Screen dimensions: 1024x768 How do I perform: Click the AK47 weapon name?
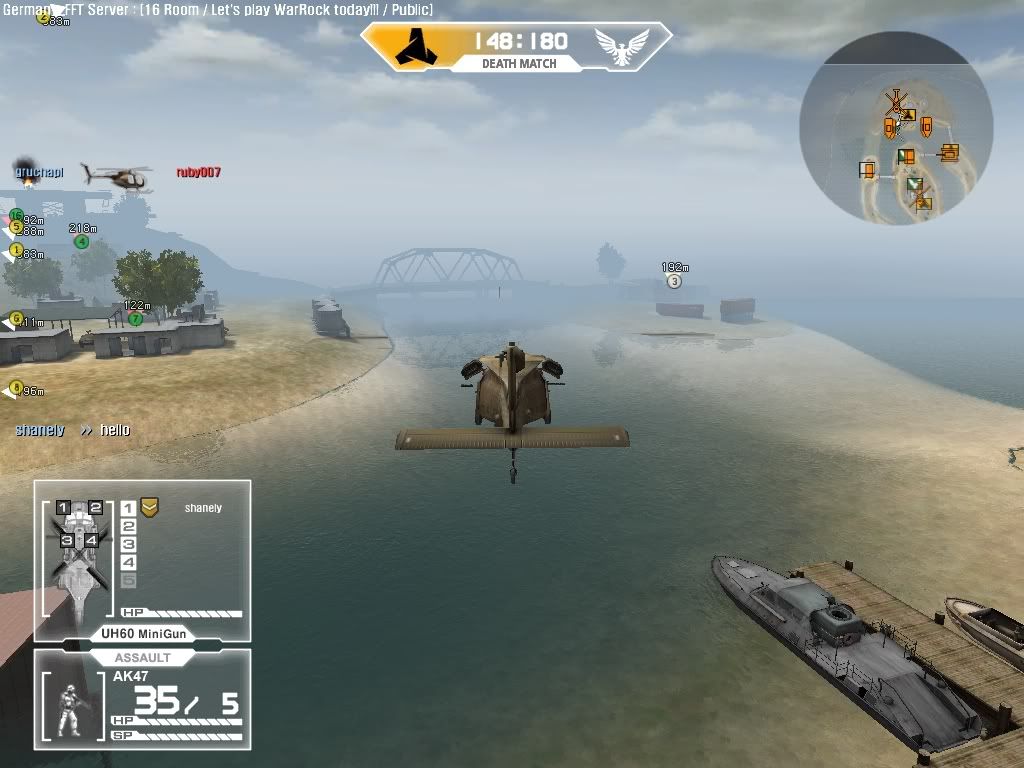coord(131,676)
